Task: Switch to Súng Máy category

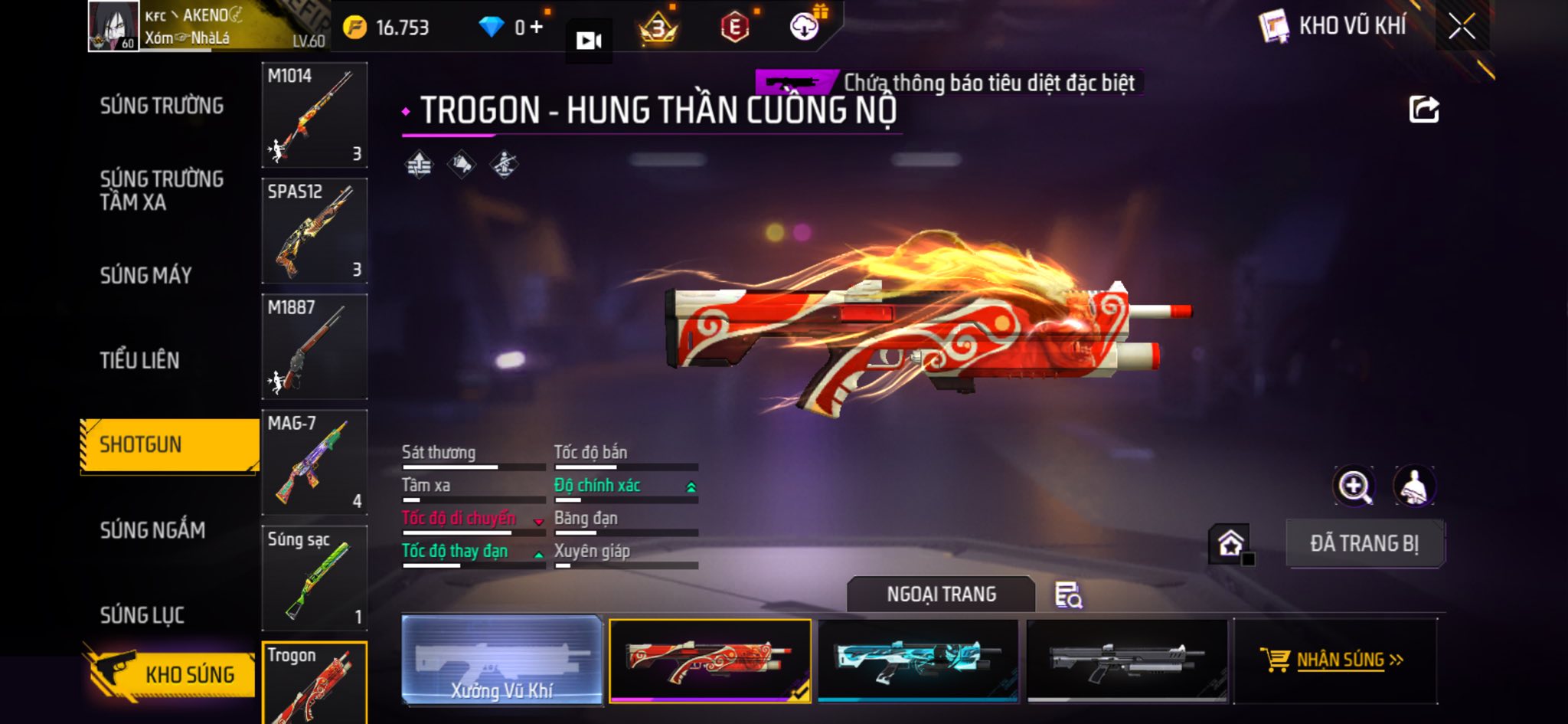Action: point(145,275)
